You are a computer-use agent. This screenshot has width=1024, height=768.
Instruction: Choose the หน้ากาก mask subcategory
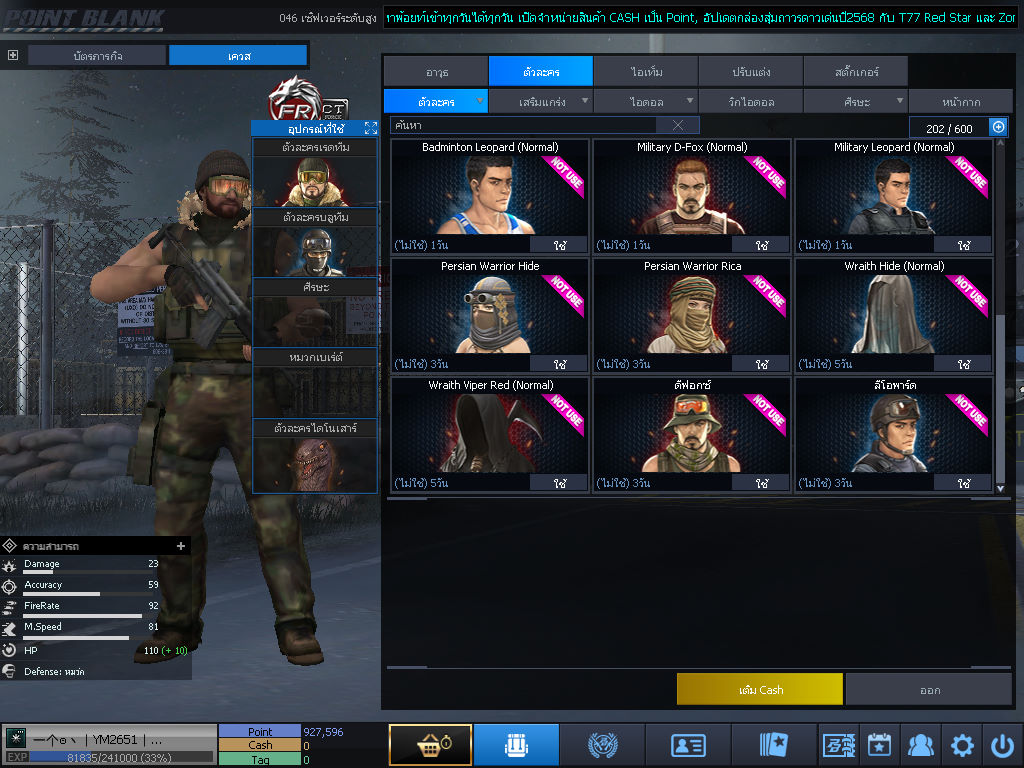coord(960,101)
